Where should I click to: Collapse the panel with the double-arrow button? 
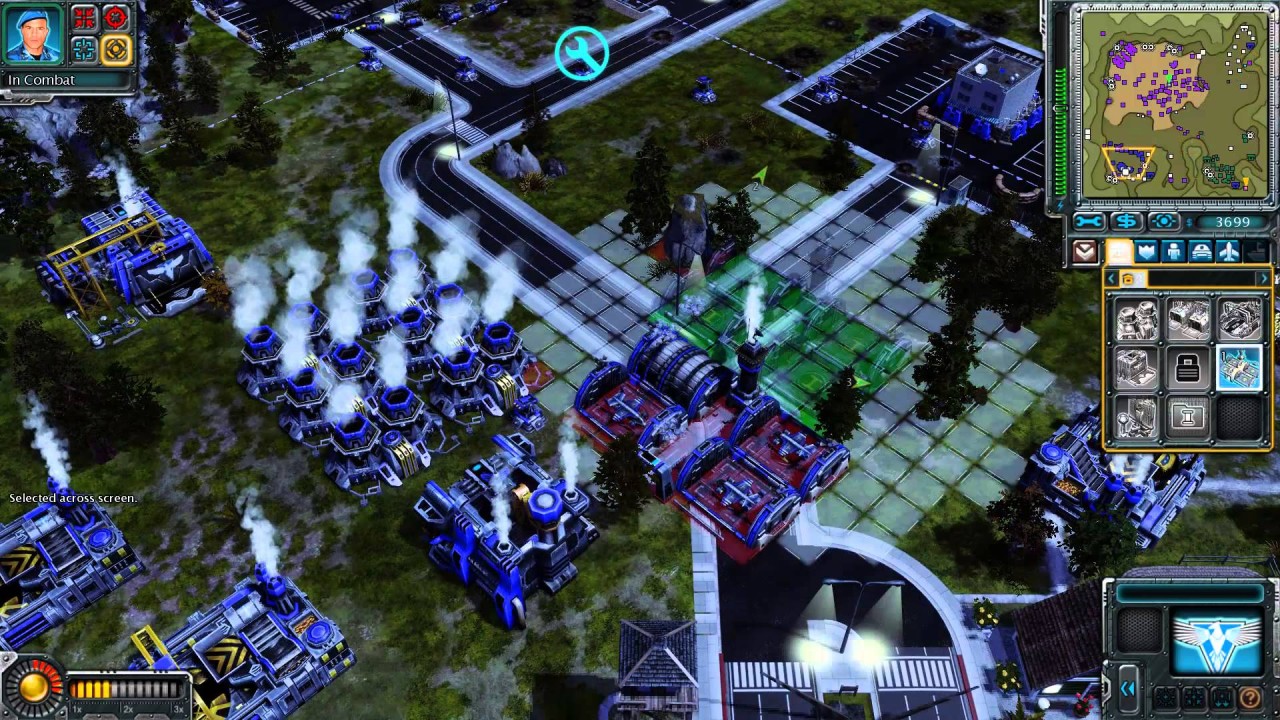[x=1128, y=689]
